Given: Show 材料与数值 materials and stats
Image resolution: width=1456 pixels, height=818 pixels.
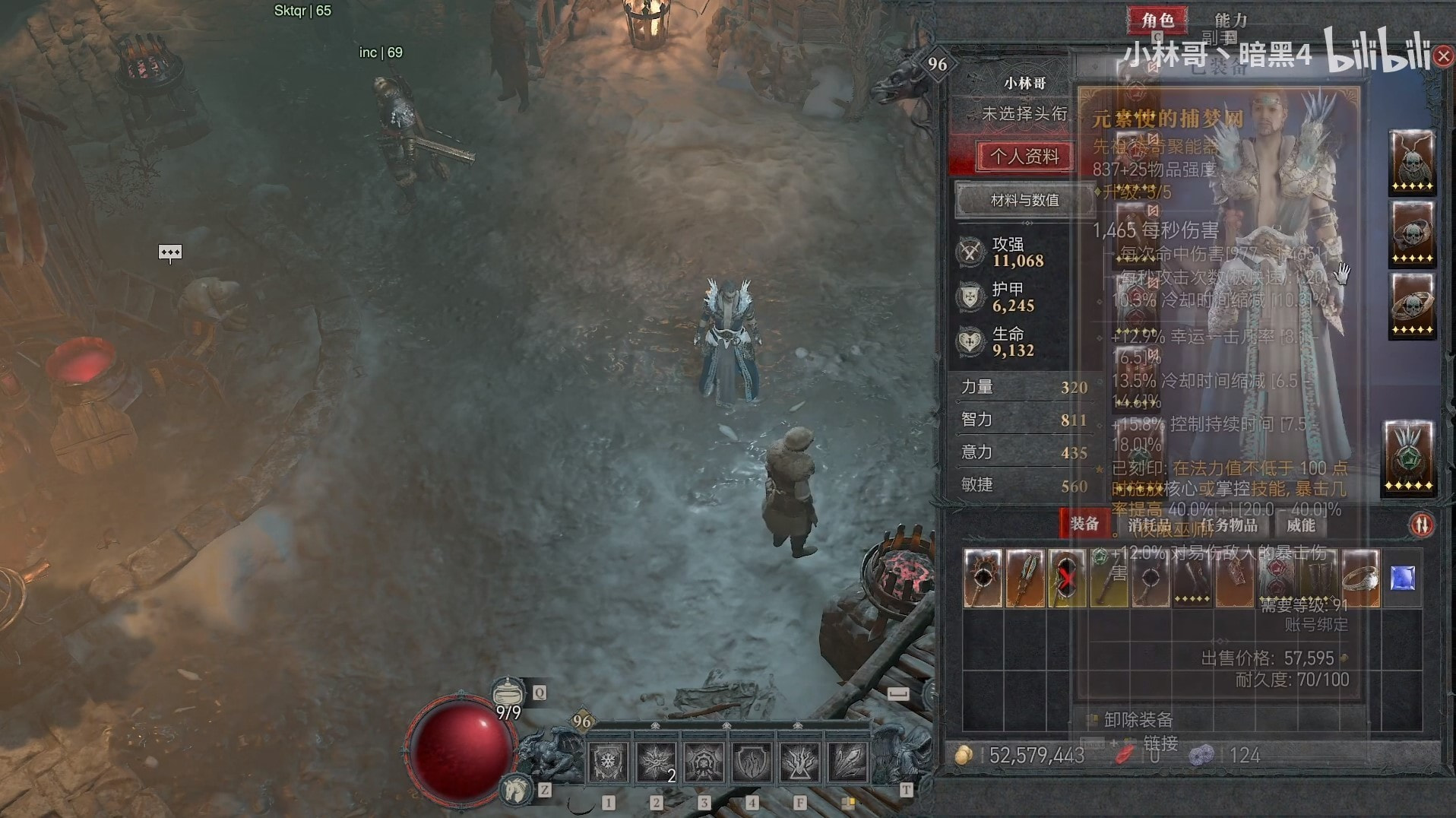Looking at the screenshot, I should coord(1024,200).
